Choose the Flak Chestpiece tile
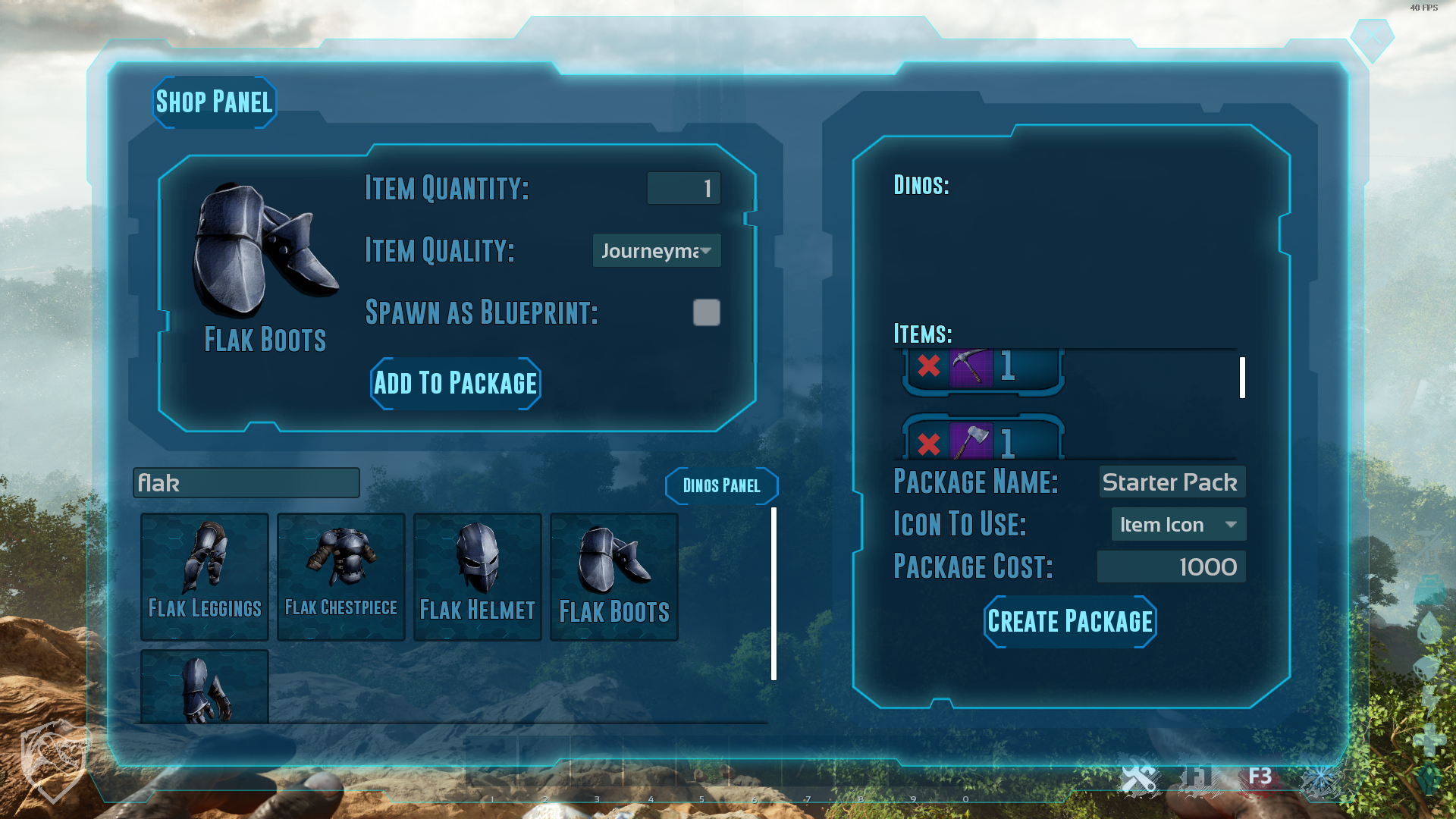Viewport: 1456px width, 819px height. (x=341, y=576)
